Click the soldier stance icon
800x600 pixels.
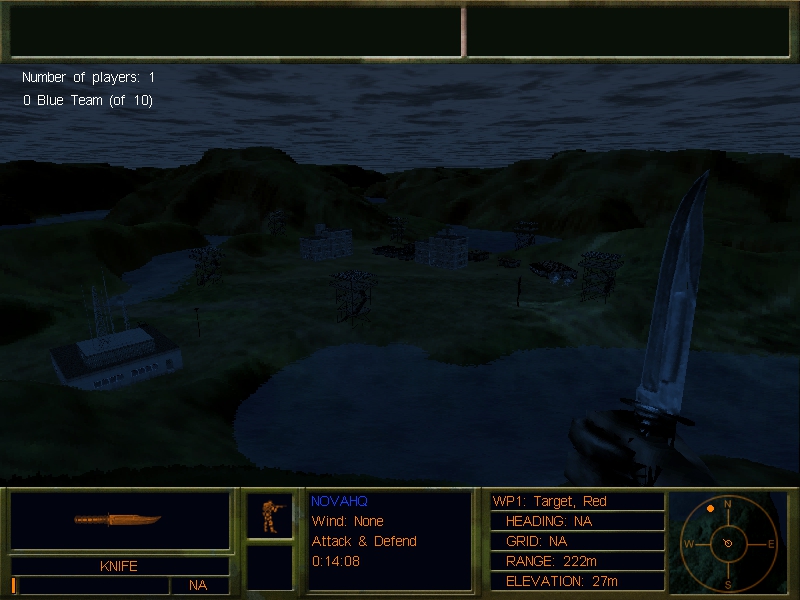269,515
